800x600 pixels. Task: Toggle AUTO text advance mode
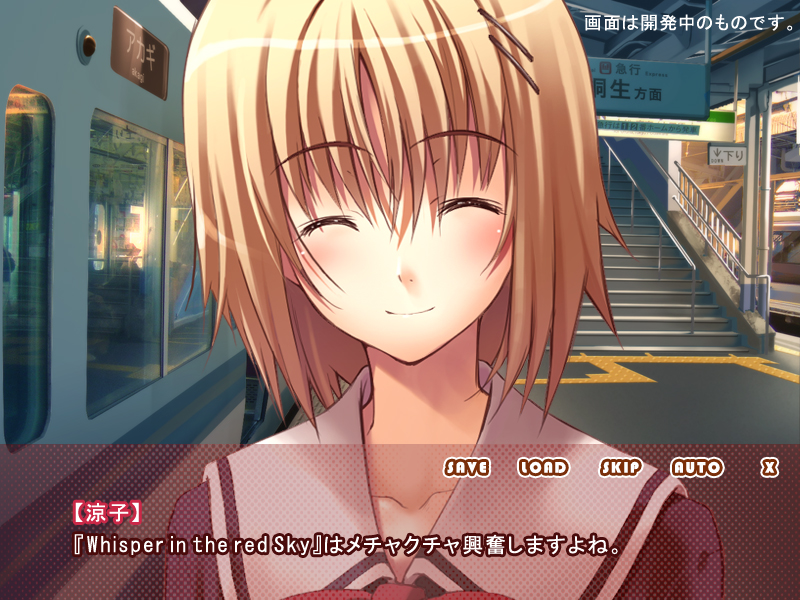pos(696,467)
